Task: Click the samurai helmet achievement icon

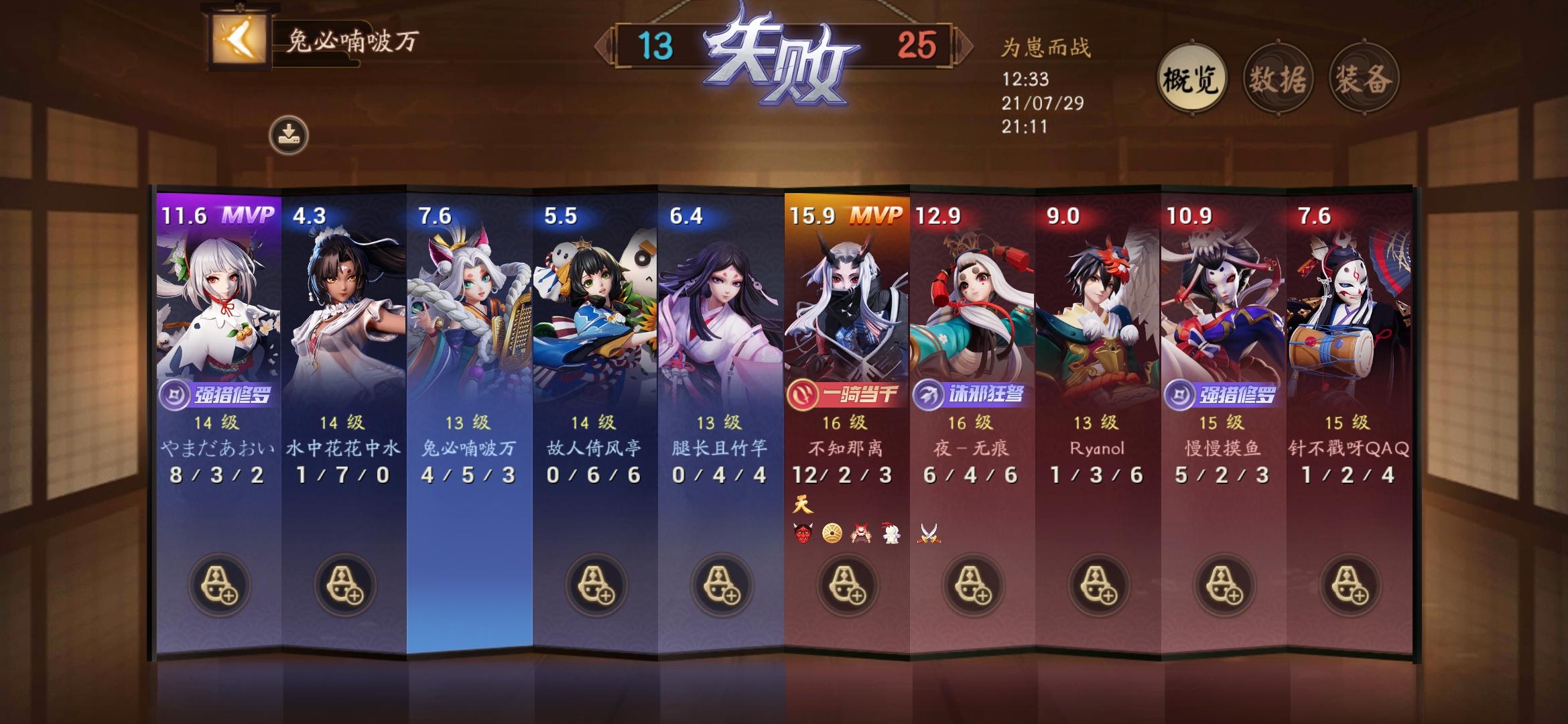Action: 861,534
